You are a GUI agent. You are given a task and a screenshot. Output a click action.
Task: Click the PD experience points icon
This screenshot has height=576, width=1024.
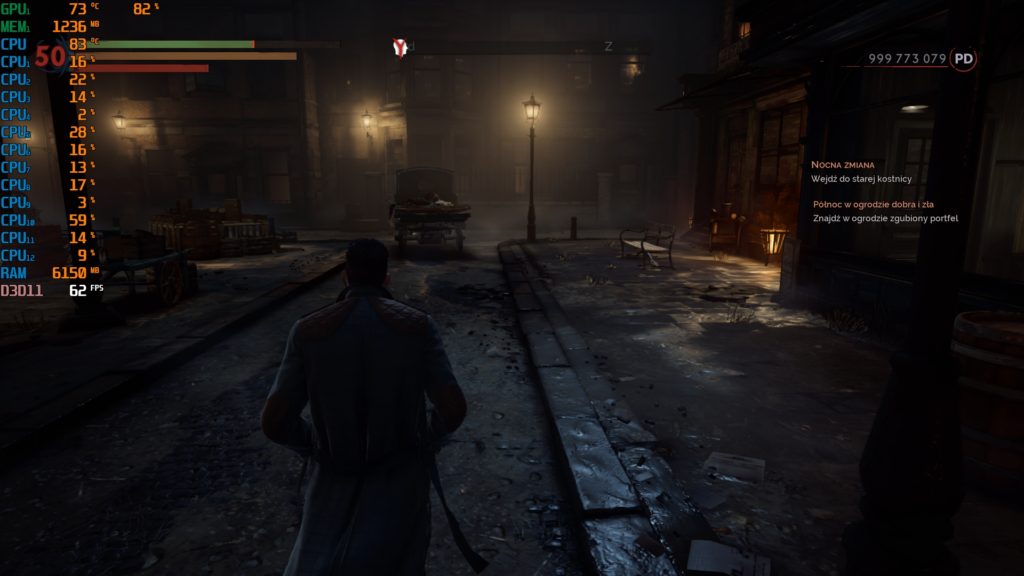click(x=963, y=59)
